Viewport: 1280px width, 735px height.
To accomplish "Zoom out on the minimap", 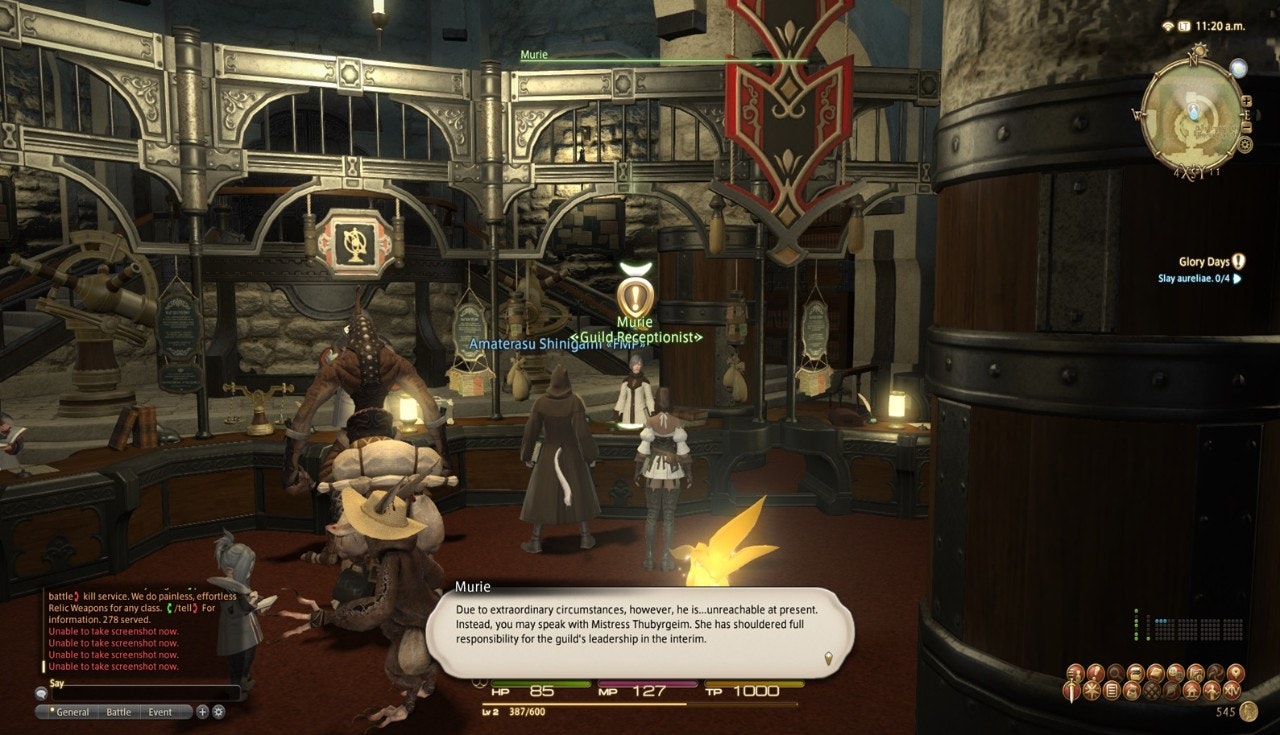I will pyautogui.click(x=1246, y=114).
